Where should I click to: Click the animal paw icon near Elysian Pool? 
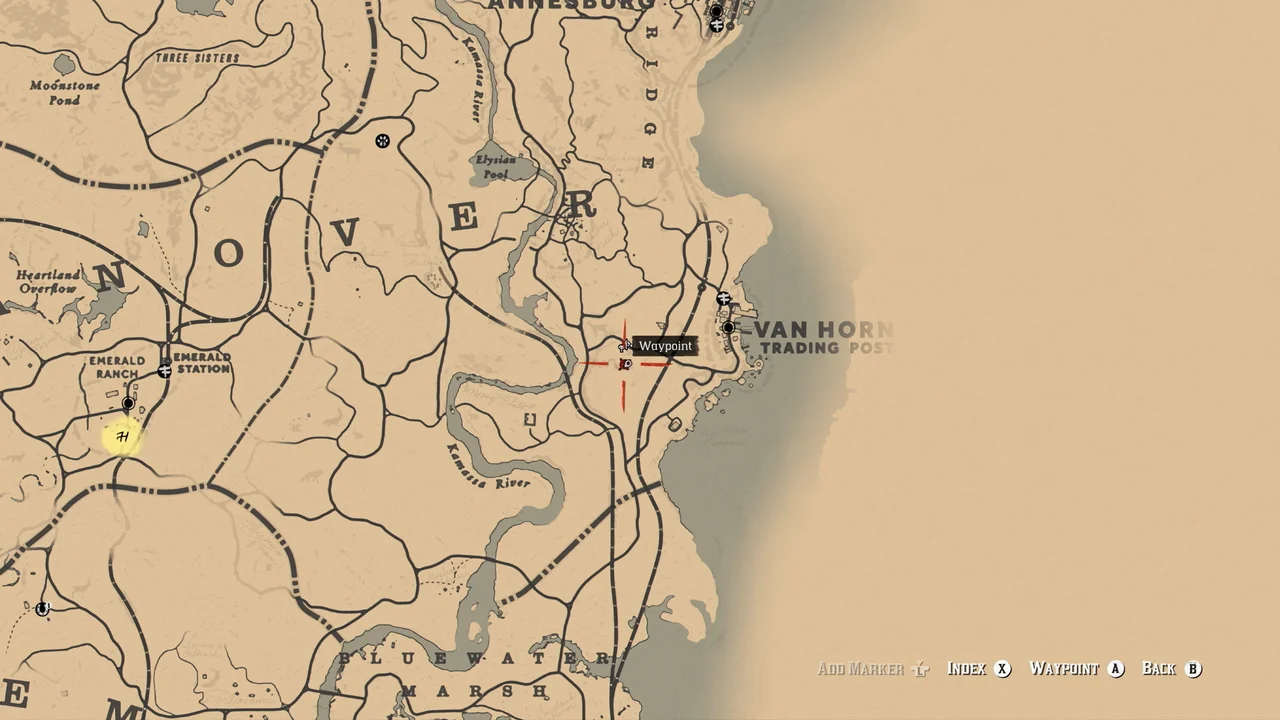coord(383,141)
